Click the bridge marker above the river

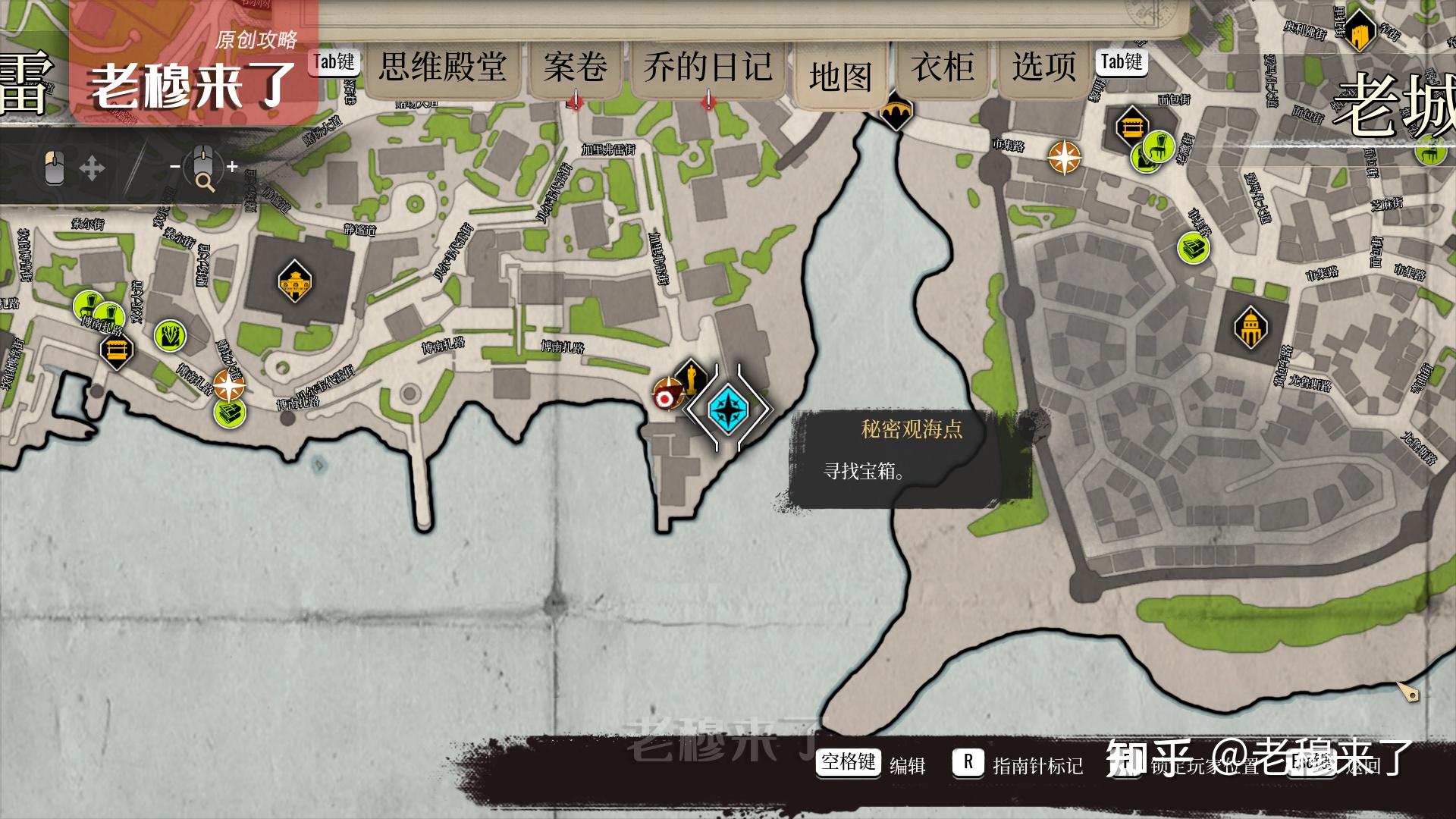pyautogui.click(x=896, y=113)
